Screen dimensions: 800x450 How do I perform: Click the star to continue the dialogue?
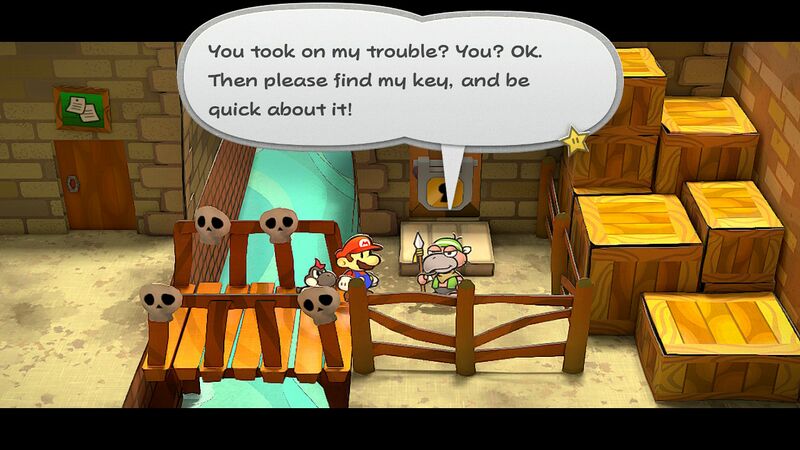(x=575, y=142)
